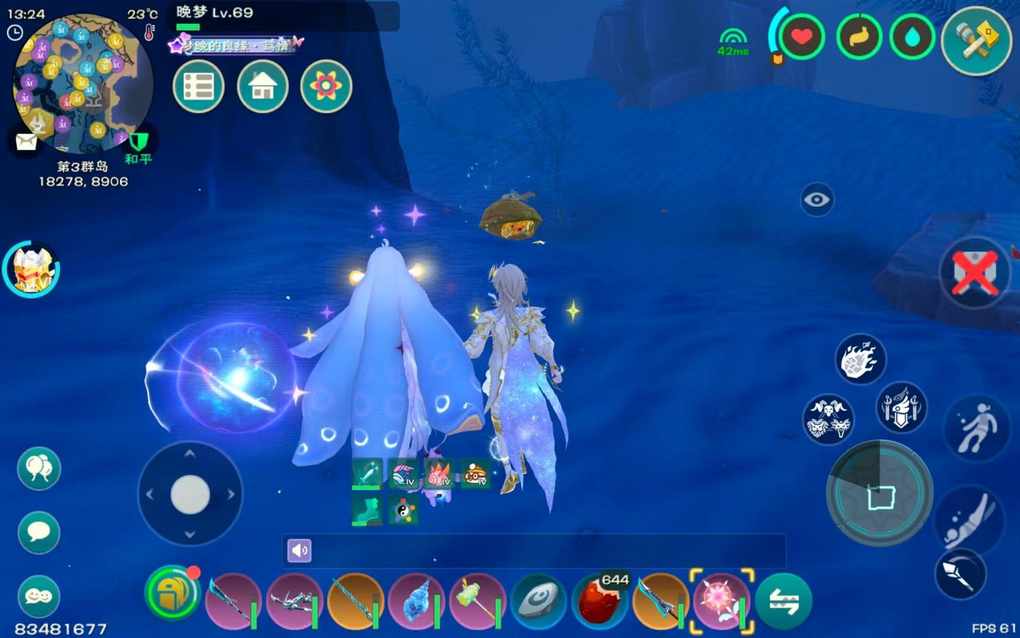Tap the red-crossed armor button
Image resolution: width=1020 pixels, height=638 pixels.
pyautogui.click(x=974, y=273)
